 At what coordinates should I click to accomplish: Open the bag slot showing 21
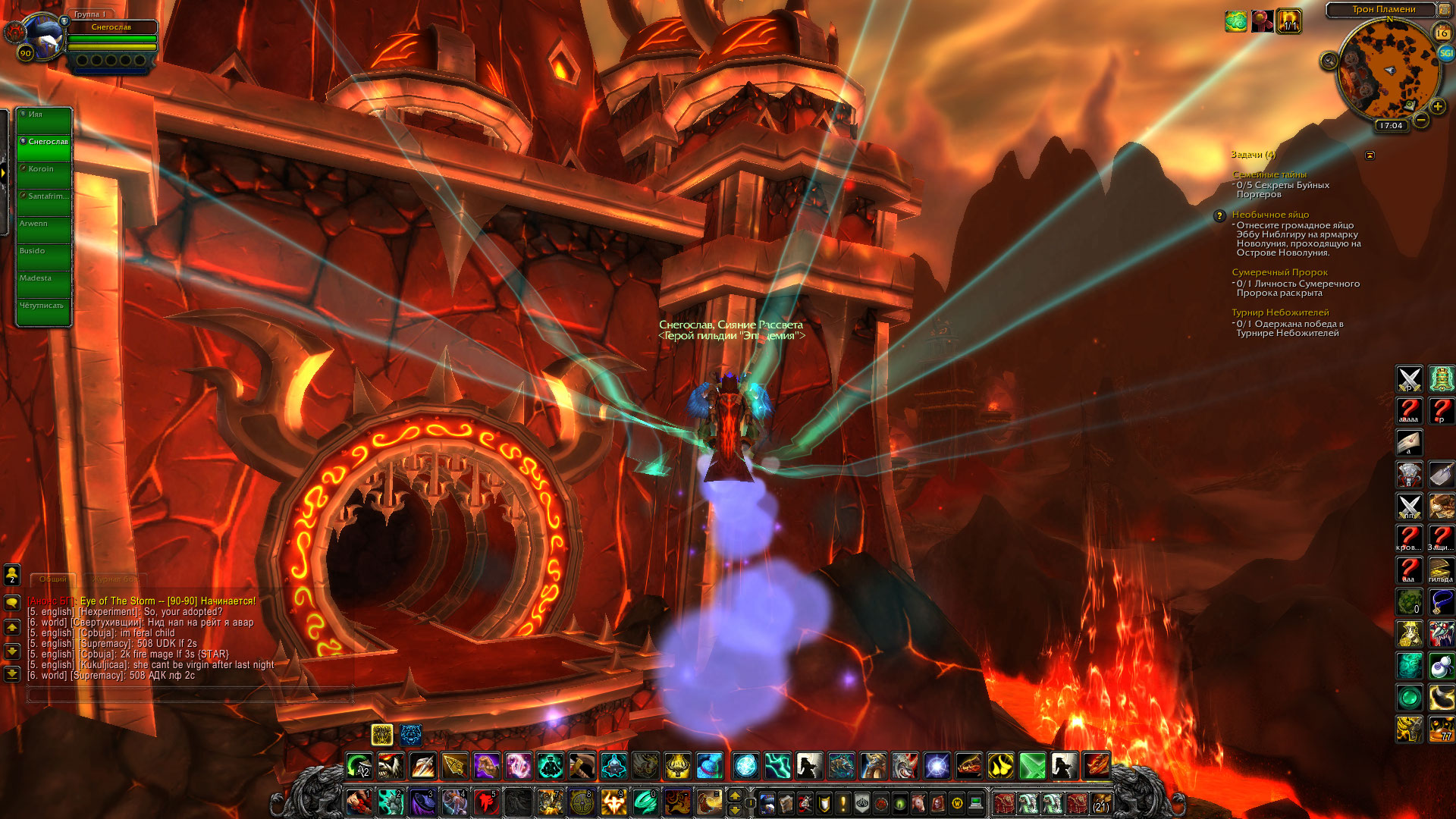tap(1101, 802)
